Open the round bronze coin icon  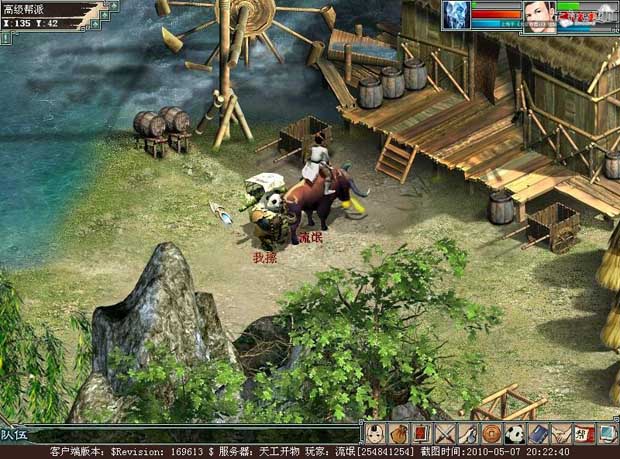click(491, 433)
